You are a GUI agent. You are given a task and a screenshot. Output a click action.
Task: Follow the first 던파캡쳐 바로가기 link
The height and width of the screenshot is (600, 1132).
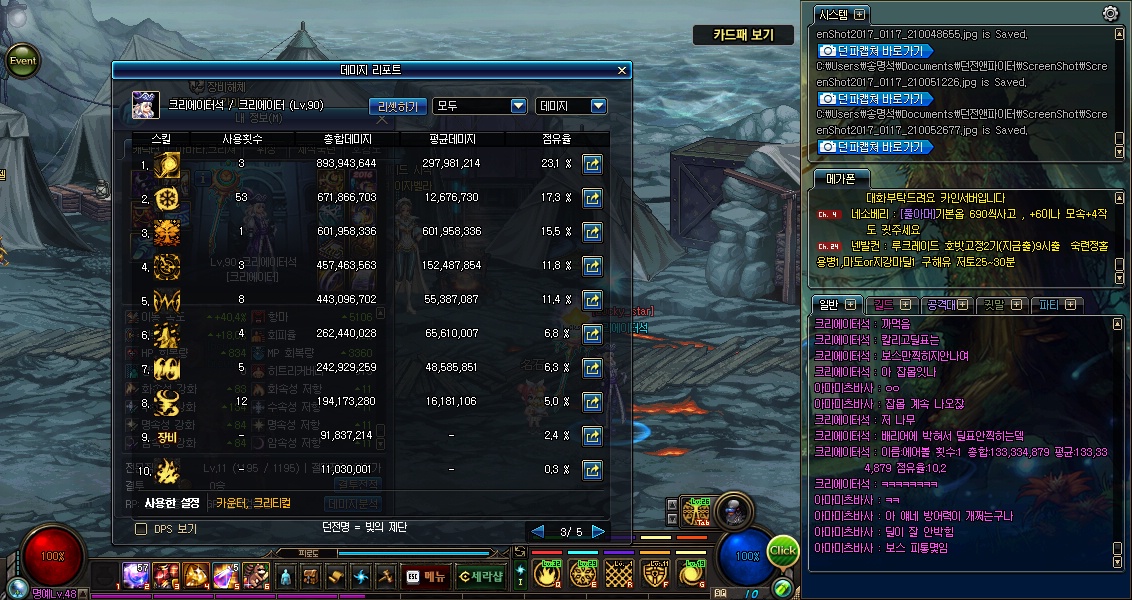coord(875,50)
